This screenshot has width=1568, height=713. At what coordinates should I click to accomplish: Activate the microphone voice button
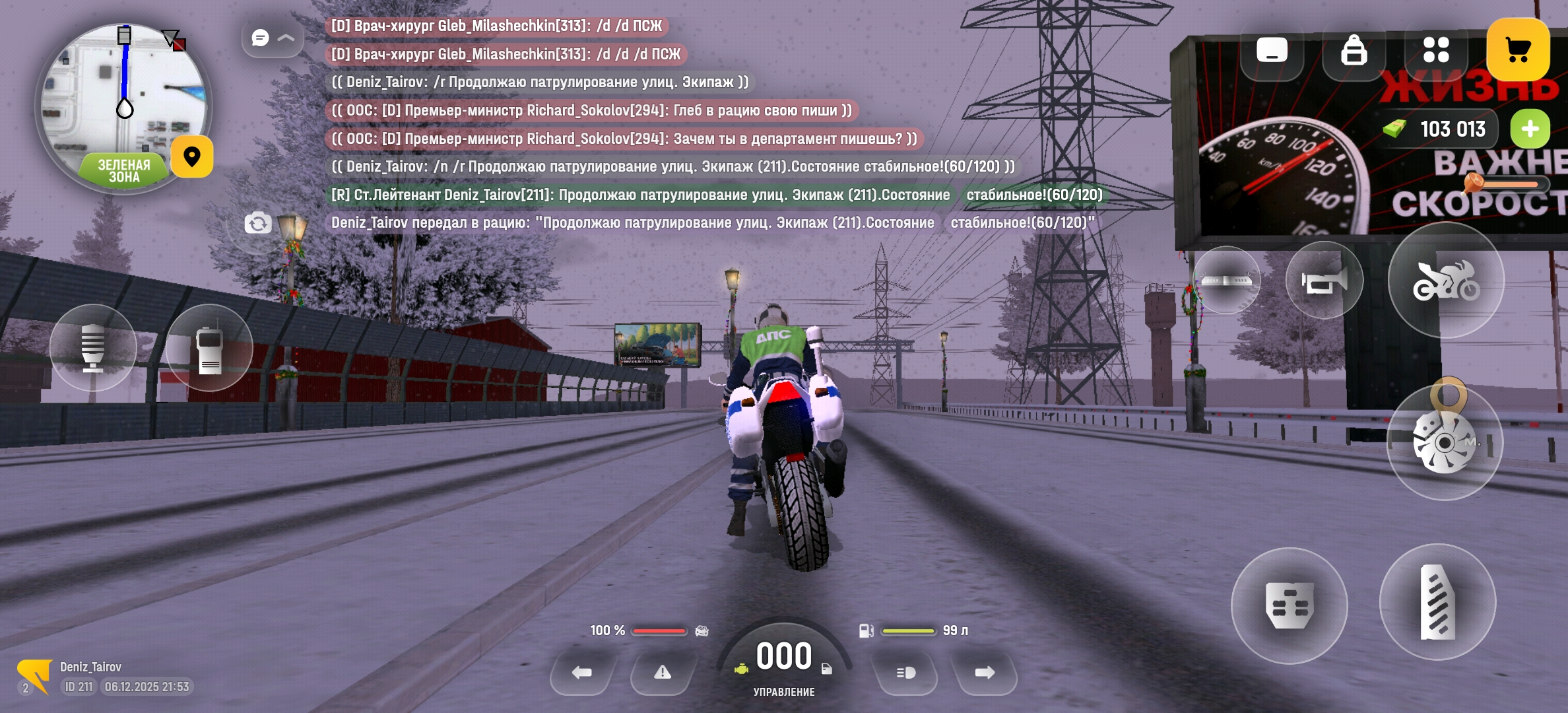click(x=93, y=348)
